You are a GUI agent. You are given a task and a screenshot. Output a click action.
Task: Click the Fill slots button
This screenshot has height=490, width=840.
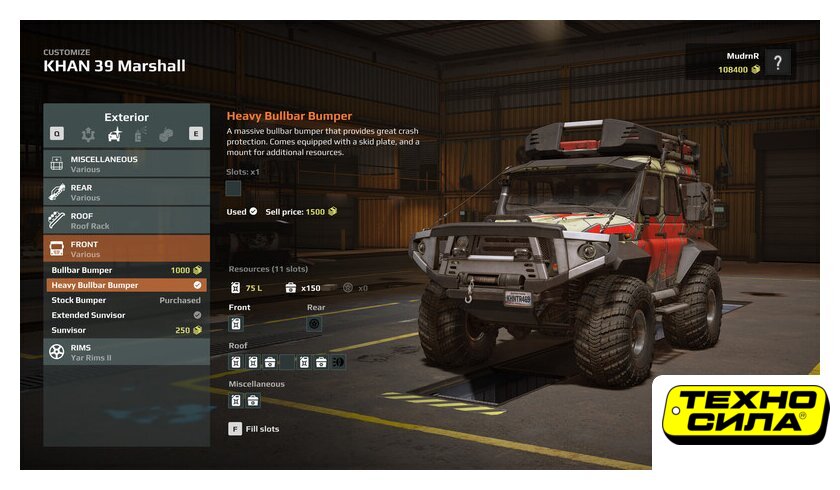[x=255, y=429]
